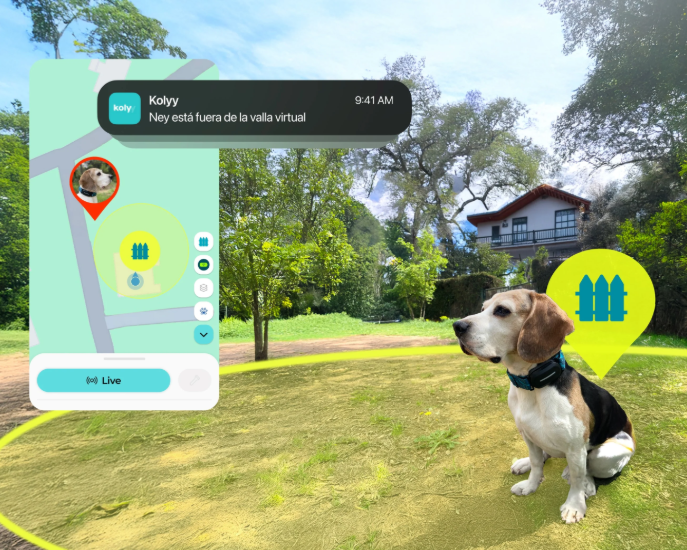Start Live tracking mode
This screenshot has width=687, height=550.
click(x=103, y=381)
